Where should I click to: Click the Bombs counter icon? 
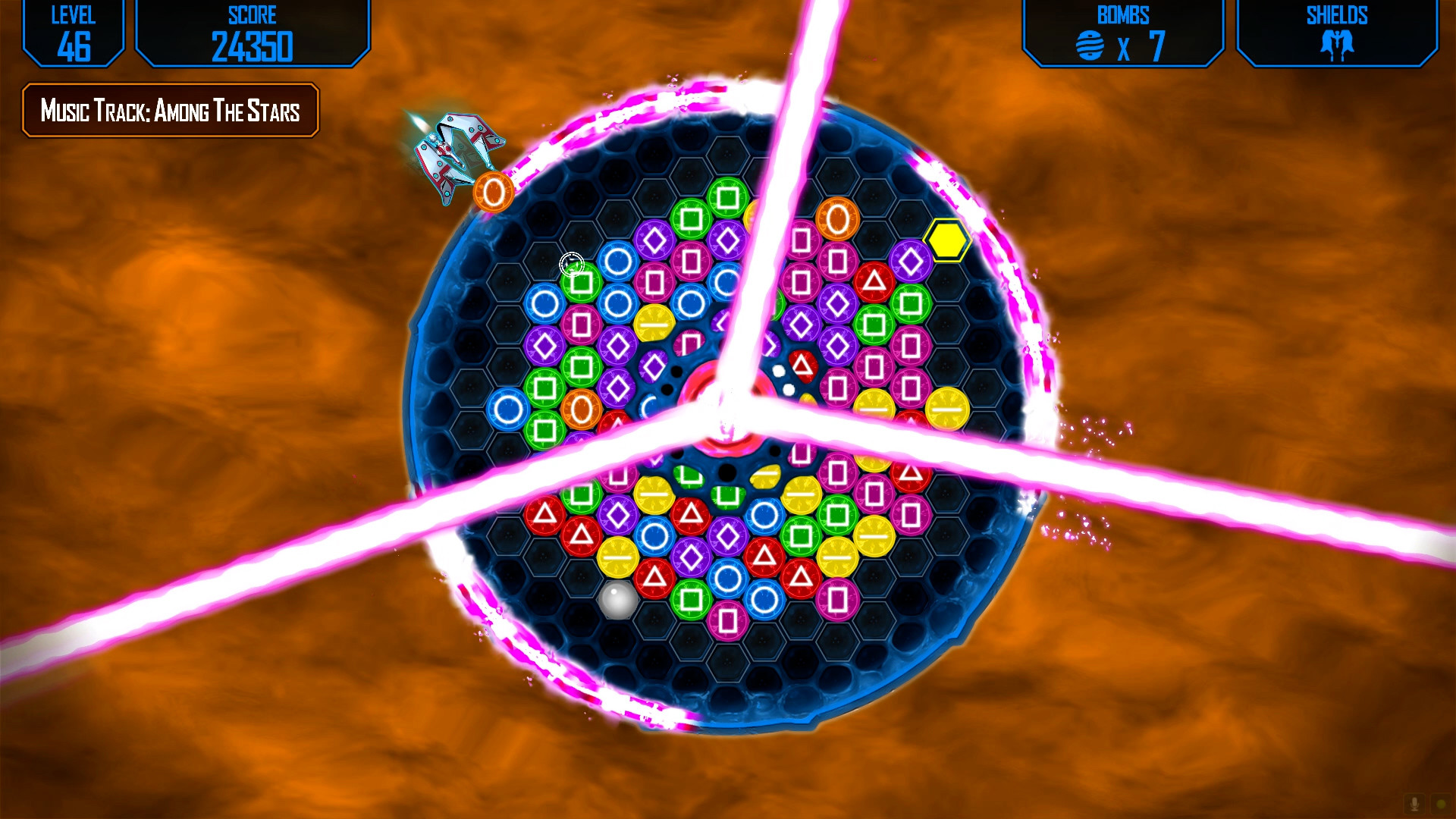point(1089,47)
